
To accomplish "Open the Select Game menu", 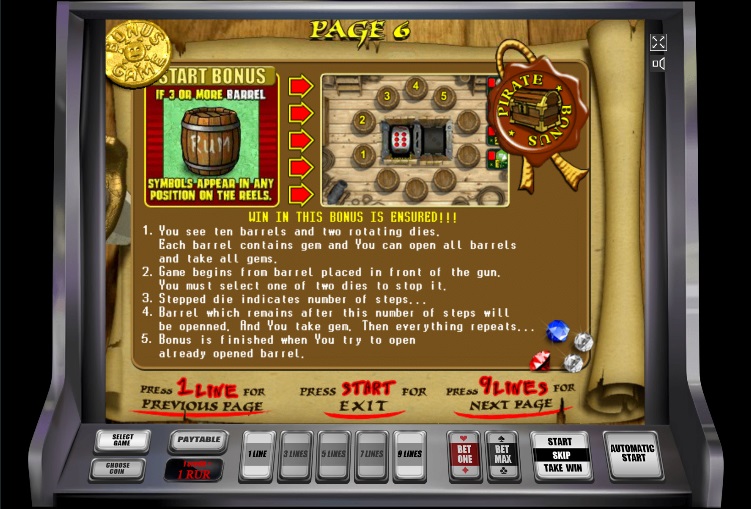I will [x=122, y=441].
